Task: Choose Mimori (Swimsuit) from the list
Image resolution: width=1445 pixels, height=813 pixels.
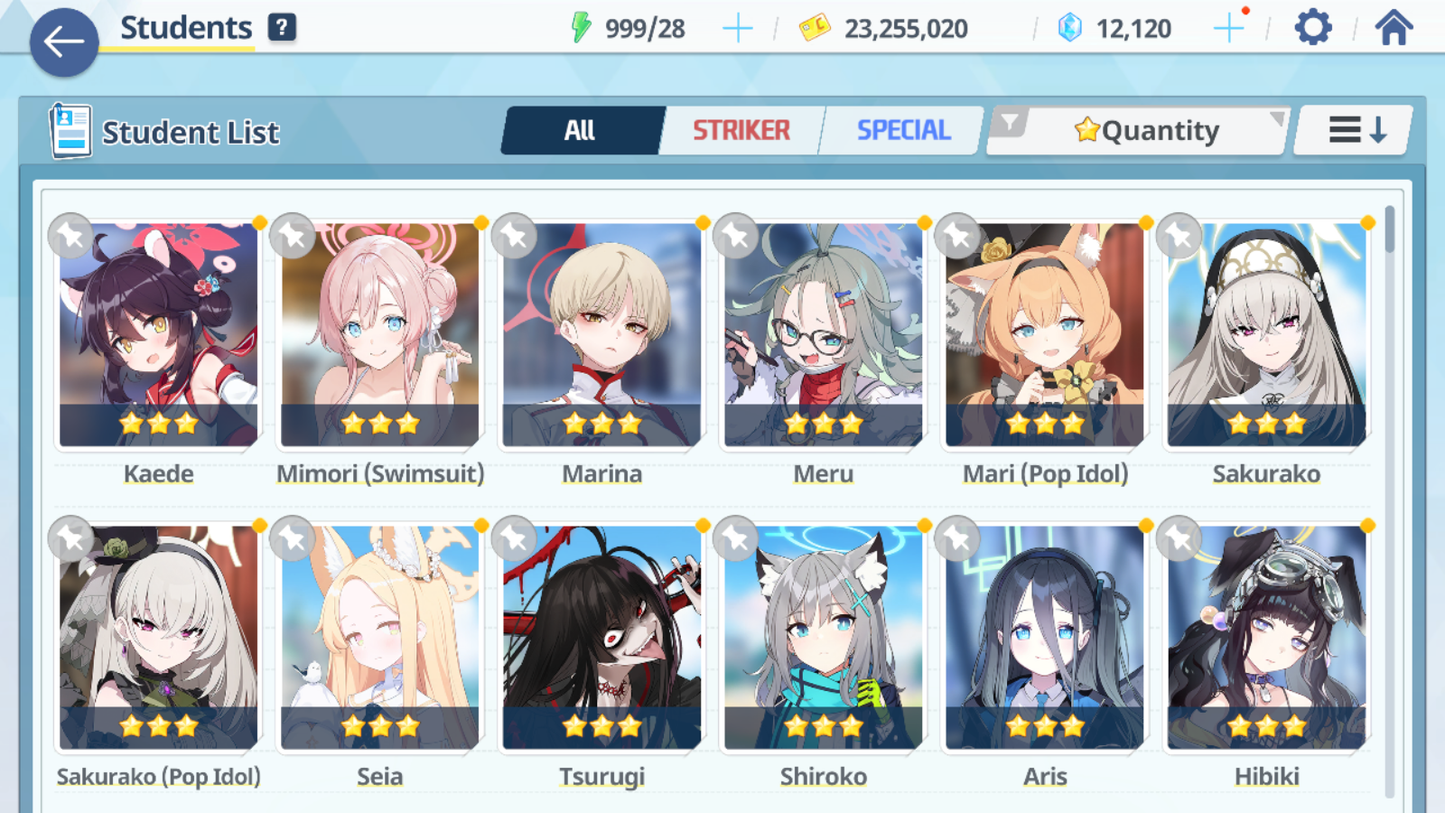Action: [380, 335]
